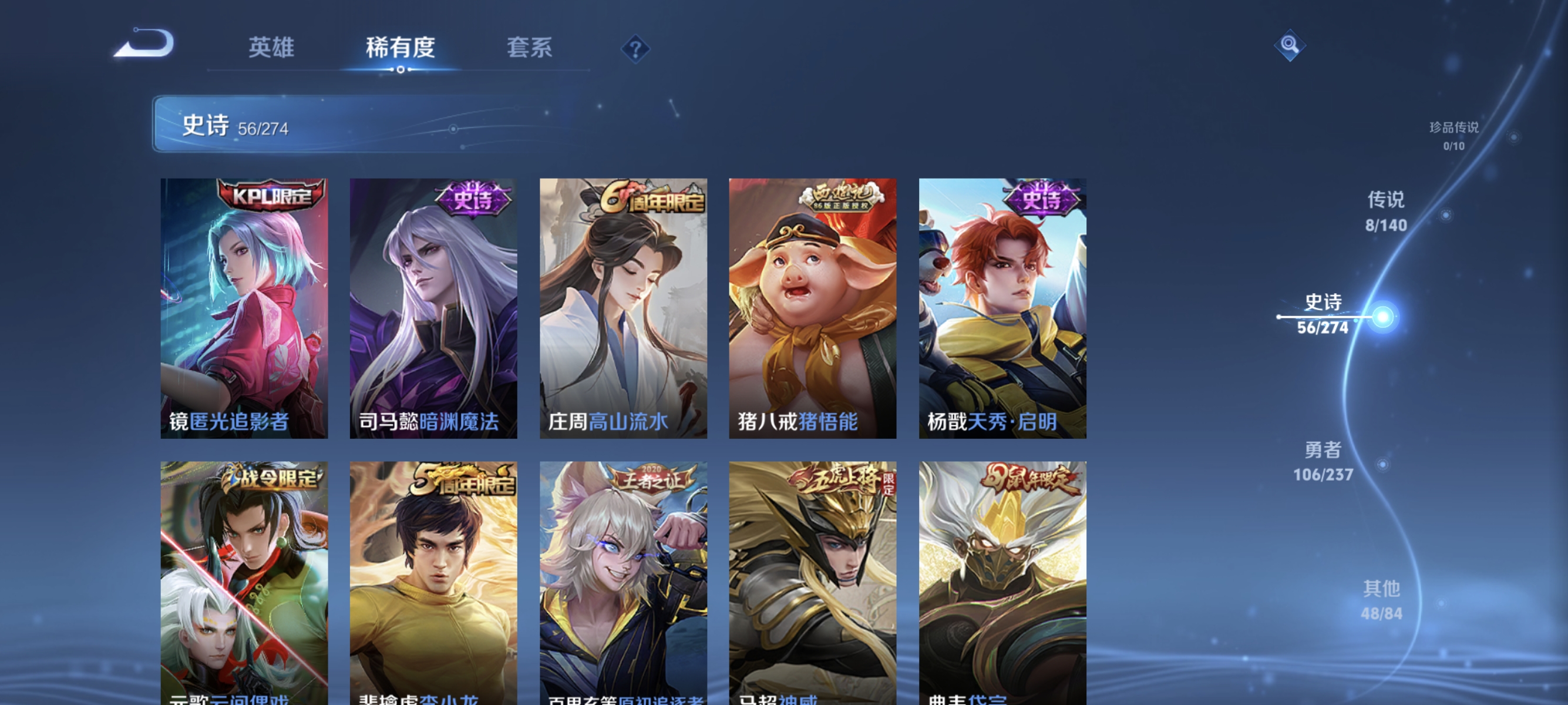Open the 庄周 高山流水 skin thumbnail

click(622, 310)
